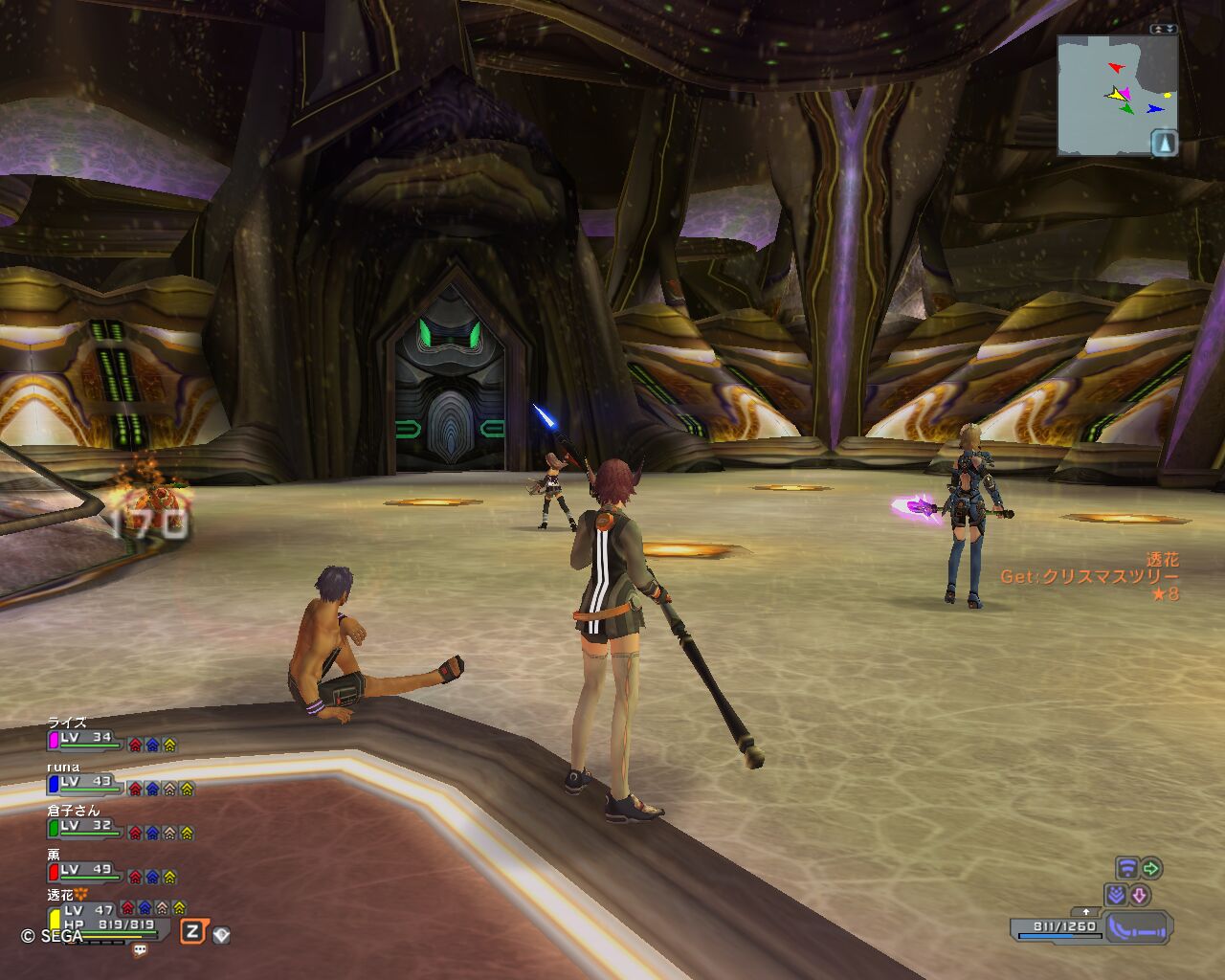1225x980 pixels.
Task: Click the white up-arrow palette tab
Action: [1085, 912]
